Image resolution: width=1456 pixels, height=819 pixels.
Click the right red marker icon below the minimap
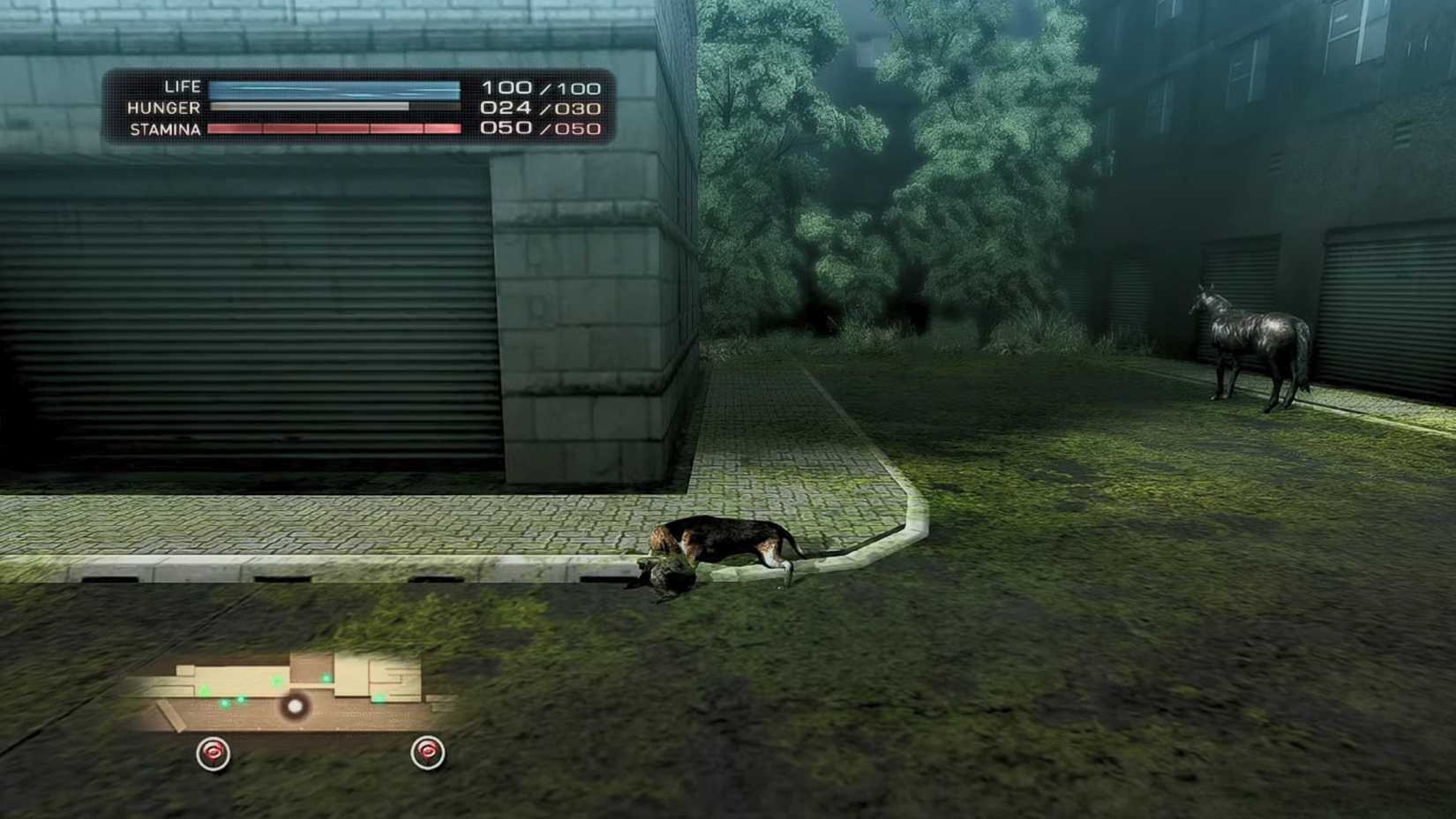(427, 752)
